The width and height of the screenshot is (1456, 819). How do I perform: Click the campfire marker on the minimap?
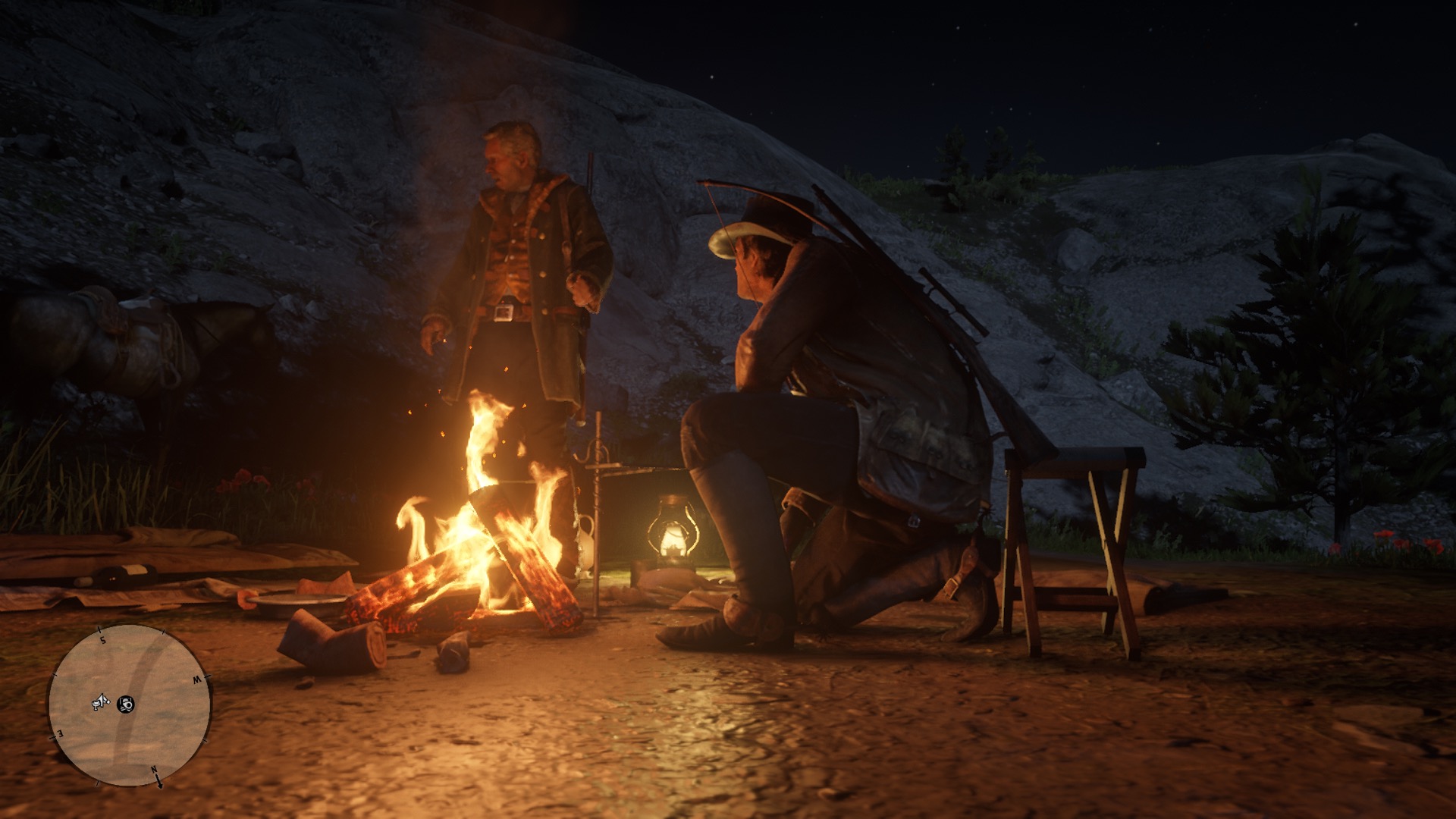coord(127,704)
